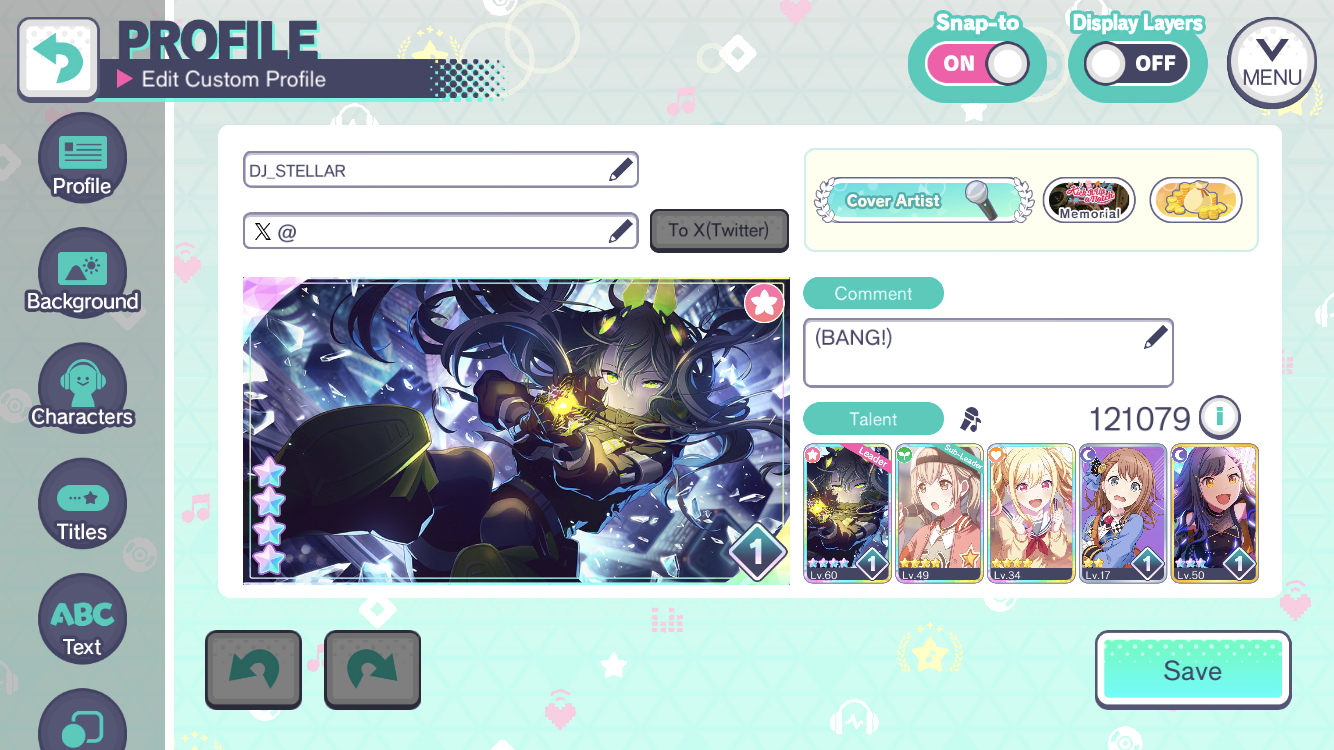Switch to the Background editor
The image size is (1334, 750).
pyautogui.click(x=82, y=272)
